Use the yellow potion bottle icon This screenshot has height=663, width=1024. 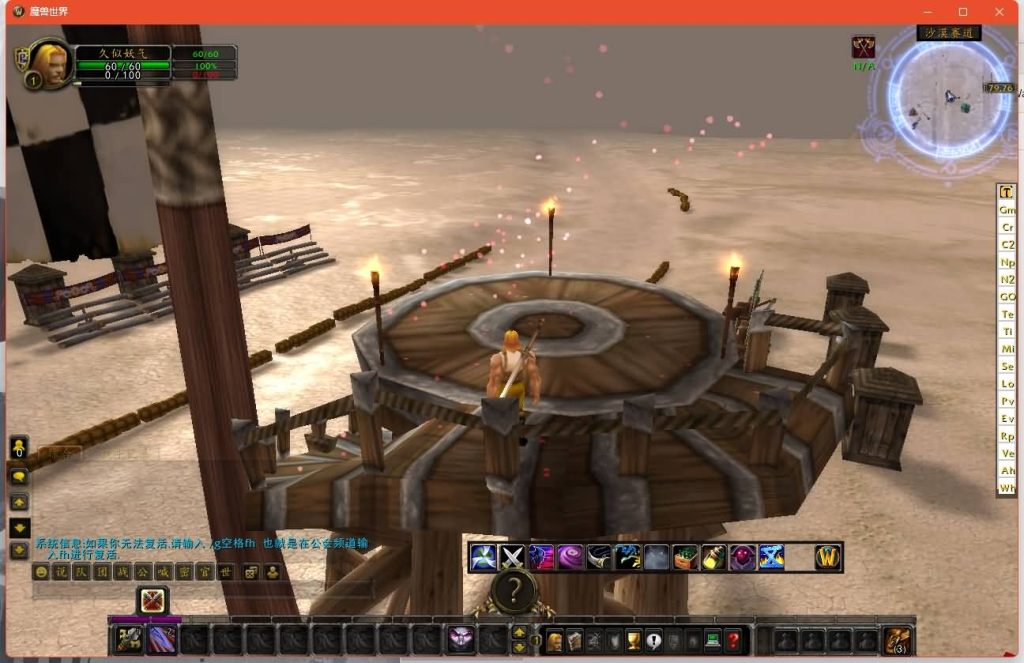tap(713, 557)
